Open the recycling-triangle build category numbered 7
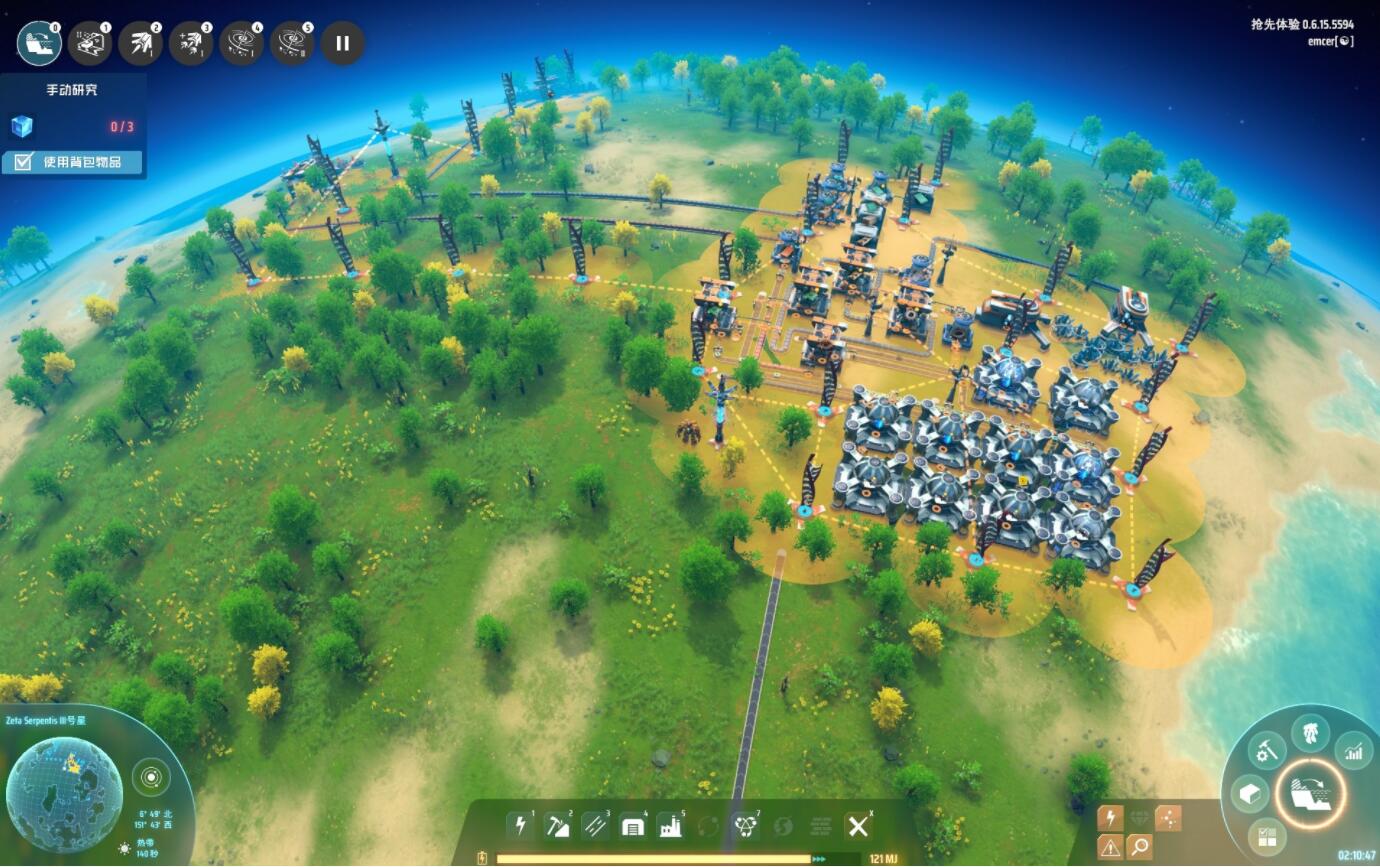Viewport: 1380px width, 867px height. tap(745, 825)
